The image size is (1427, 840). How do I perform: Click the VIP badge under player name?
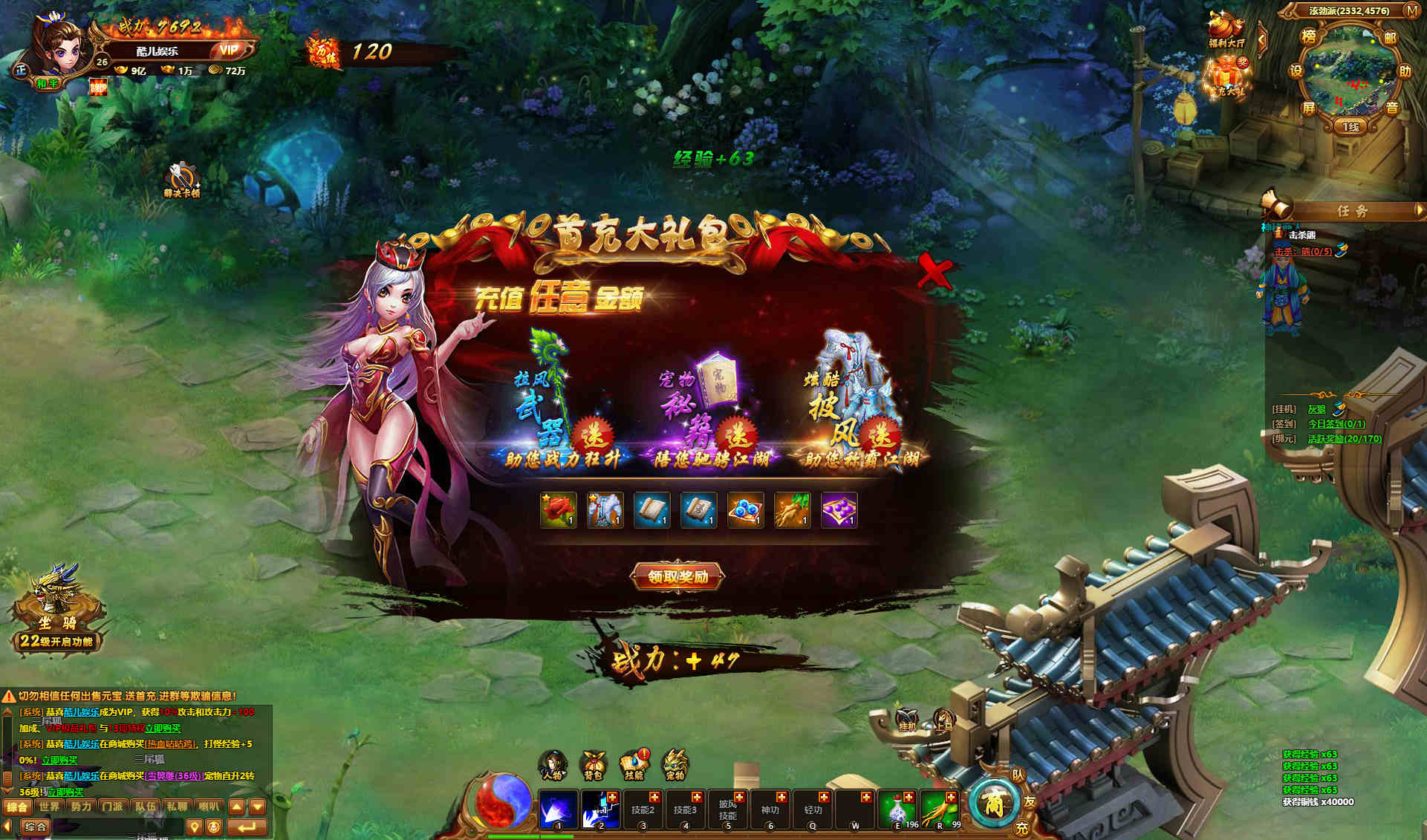pyautogui.click(x=229, y=51)
